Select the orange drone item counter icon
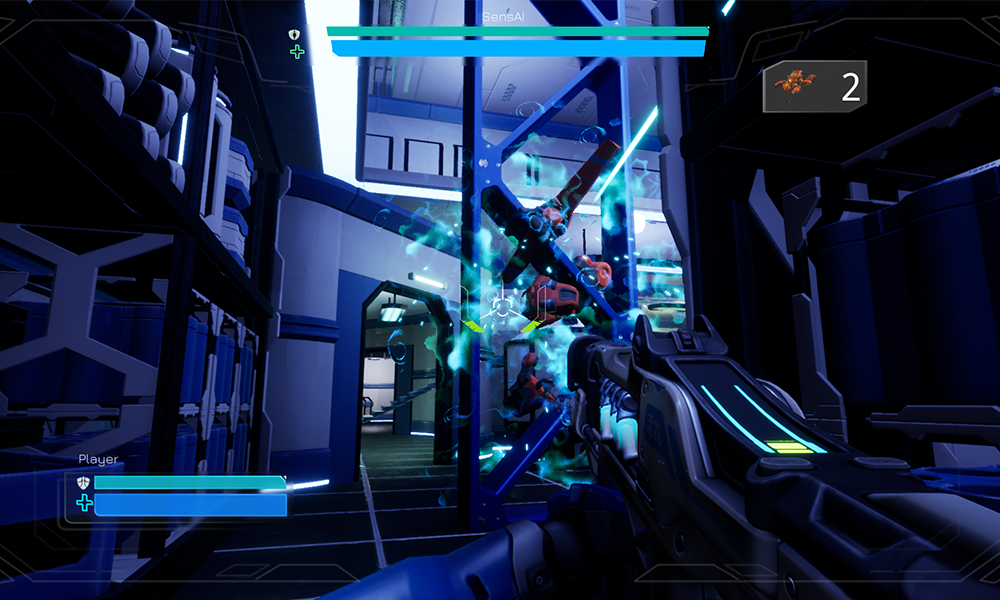Image resolution: width=1000 pixels, height=600 pixels. pyautogui.click(x=797, y=86)
